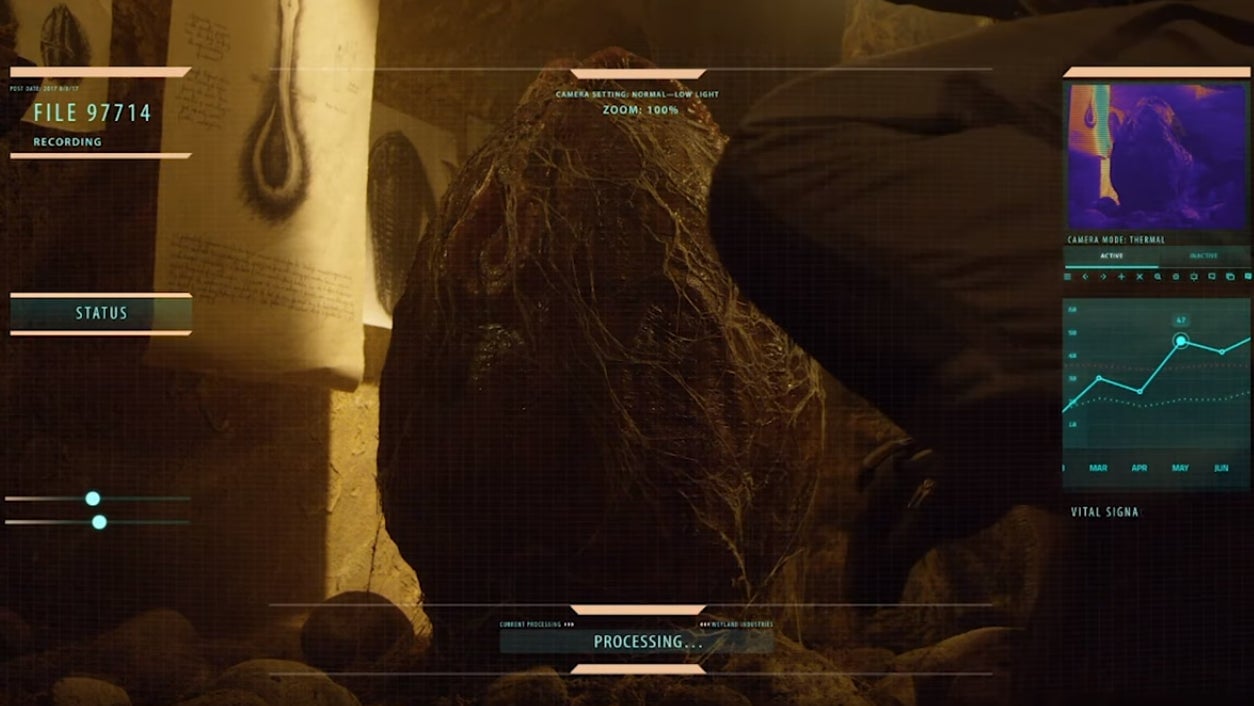1254x706 pixels.
Task: Click the hamburger menu icon in camera toolbar
Action: coord(1068,276)
